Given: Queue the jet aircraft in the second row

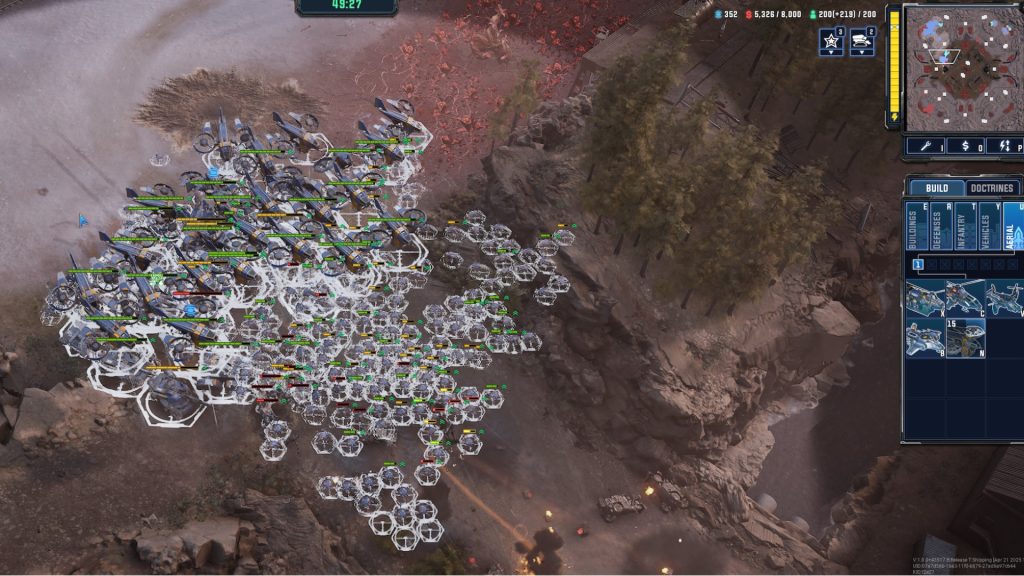Looking at the screenshot, I should 925,337.
